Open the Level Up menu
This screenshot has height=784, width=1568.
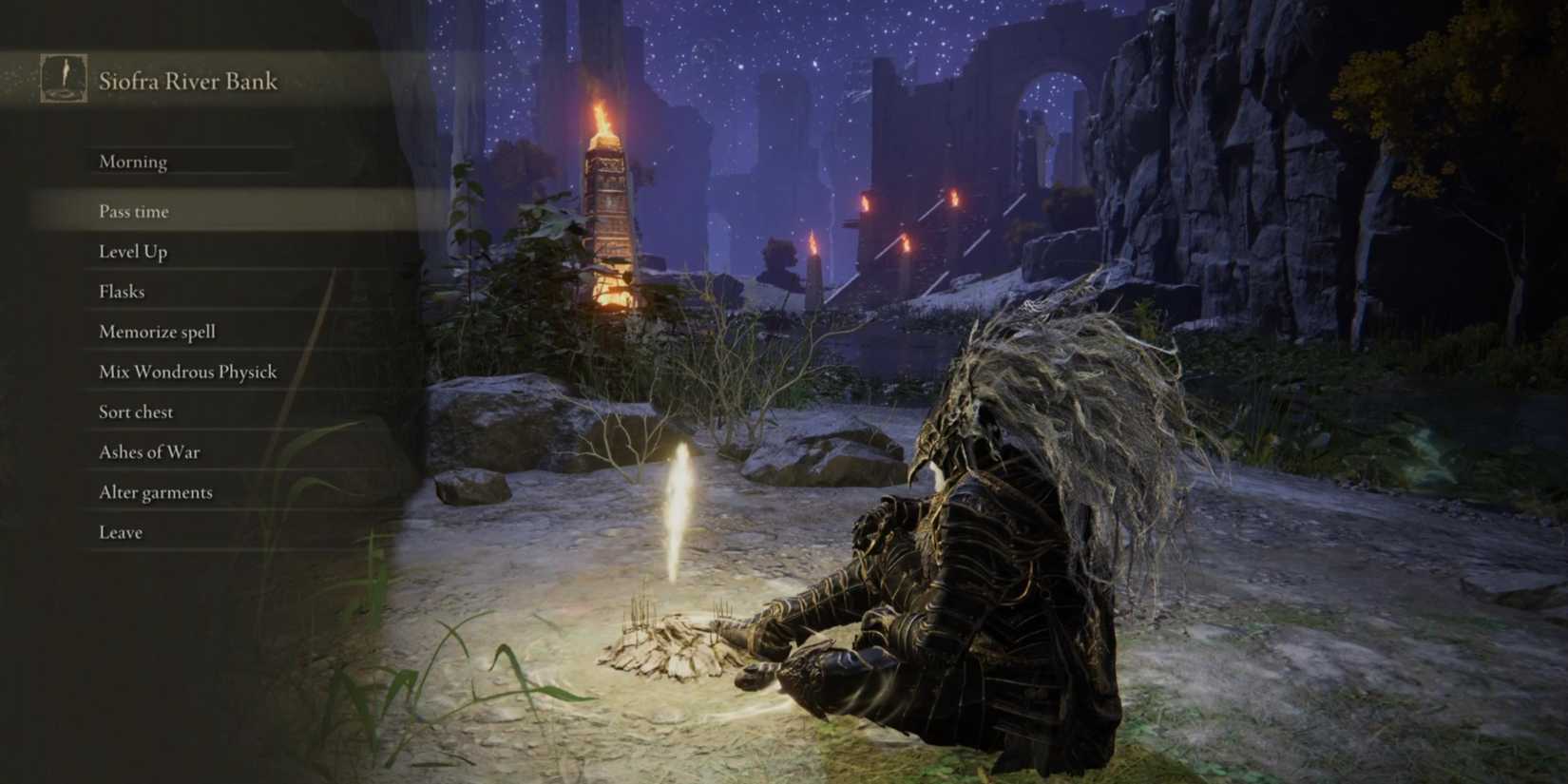coord(132,251)
